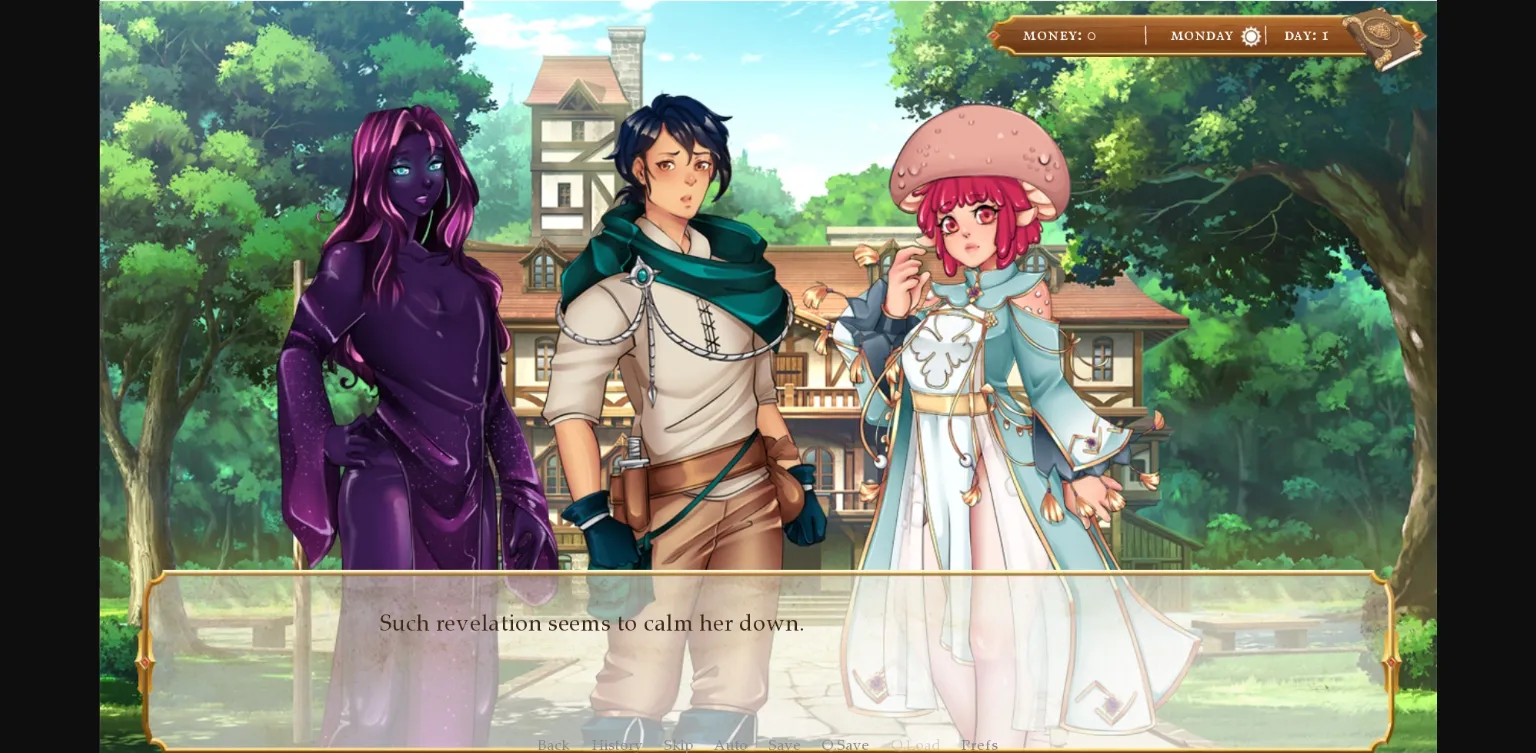Screen dimensions: 1536x753
Task: Click the sun time-of-day icon
Action: pos(1251,36)
